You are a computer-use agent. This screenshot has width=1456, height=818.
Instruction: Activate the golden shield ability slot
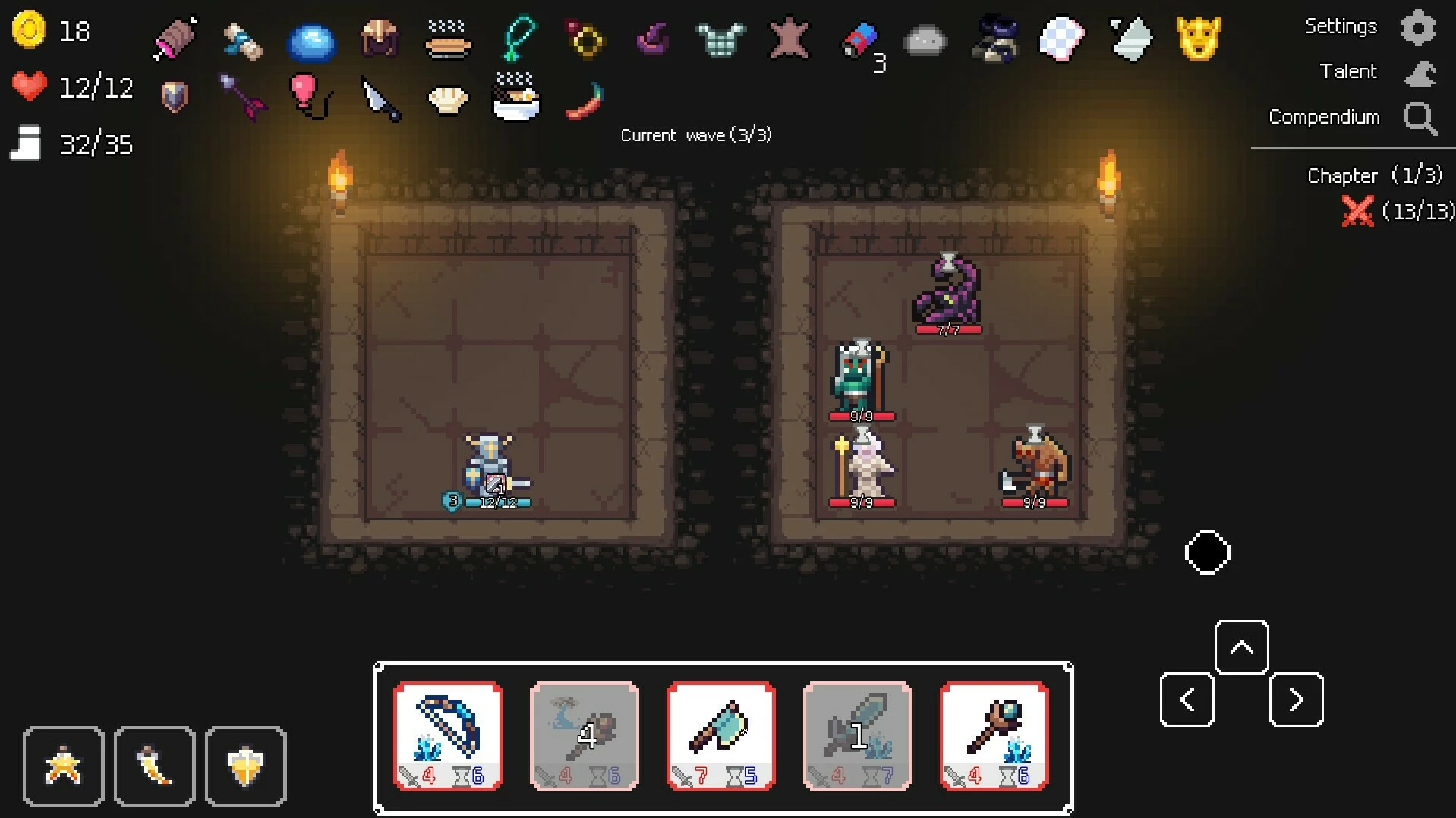click(245, 766)
